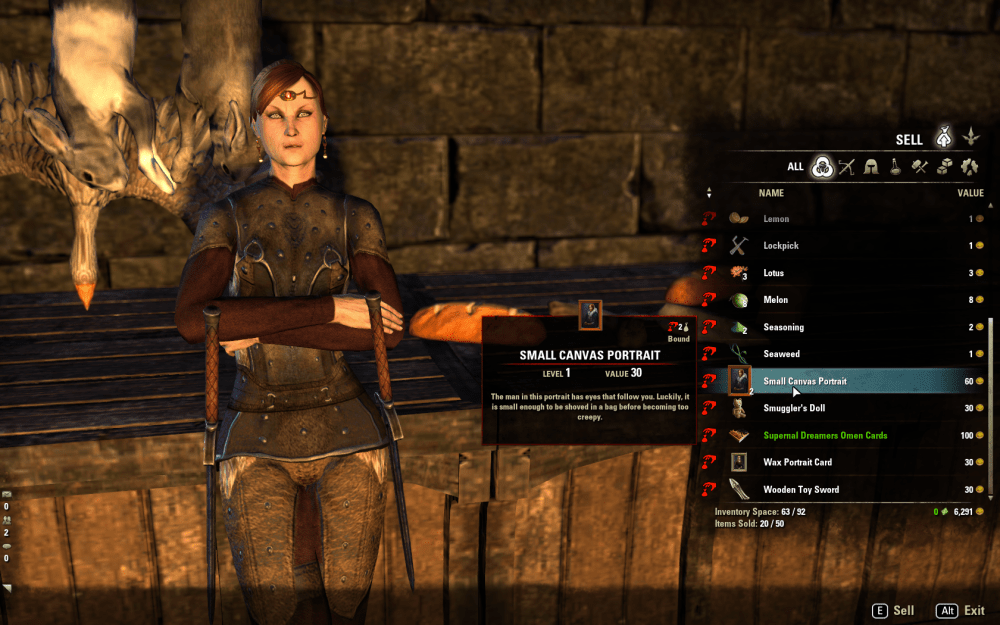The height and width of the screenshot is (625, 1000).
Task: Pick the Seaweed row
Action: pyautogui.click(x=850, y=354)
